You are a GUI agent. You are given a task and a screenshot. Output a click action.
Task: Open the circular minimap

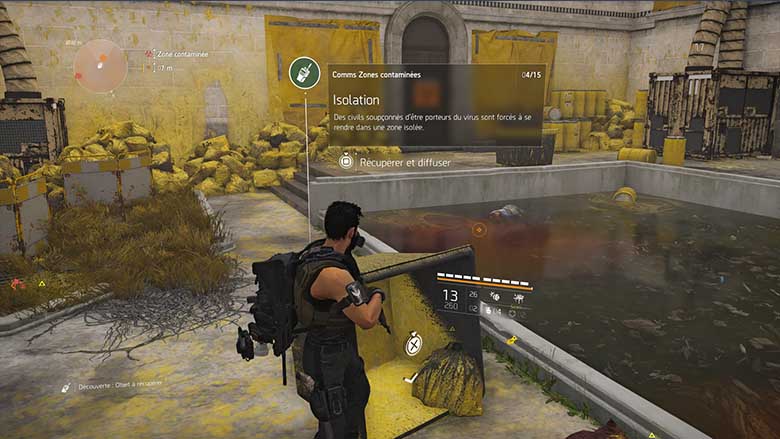coord(100,66)
